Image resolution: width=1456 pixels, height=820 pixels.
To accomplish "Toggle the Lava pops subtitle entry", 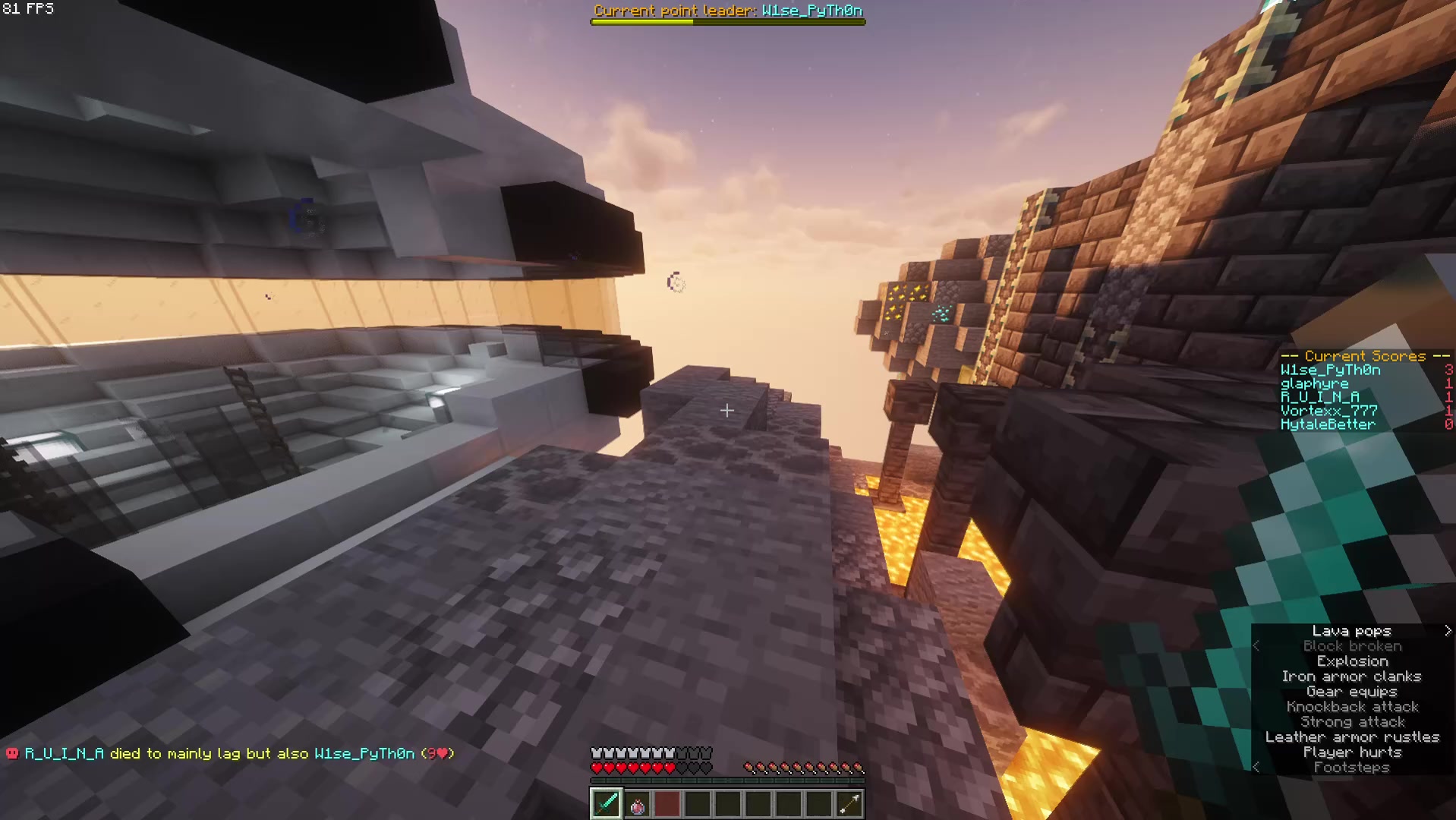I will [x=1352, y=630].
